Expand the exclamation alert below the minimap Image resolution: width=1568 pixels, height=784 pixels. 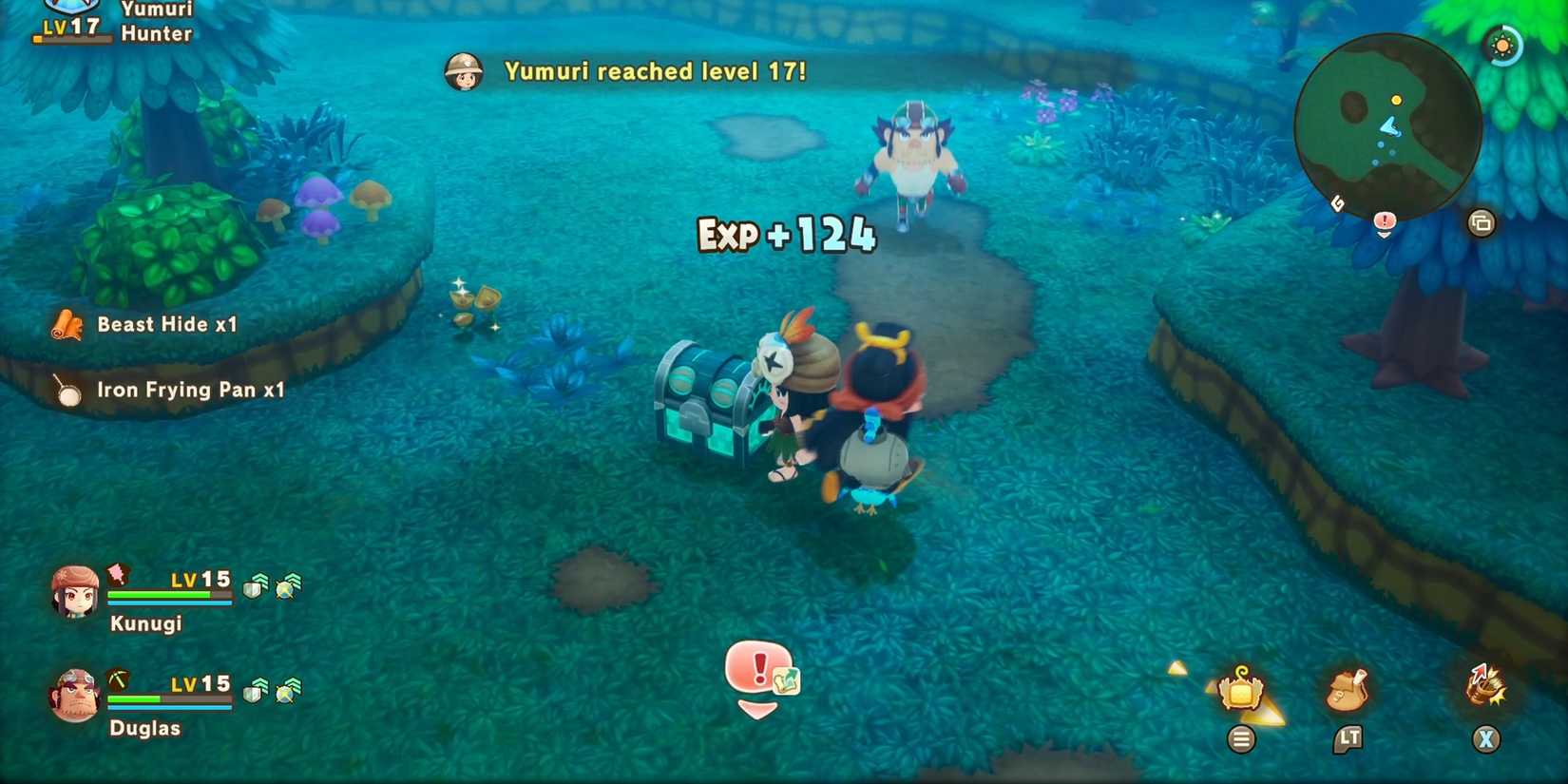pos(1384,220)
